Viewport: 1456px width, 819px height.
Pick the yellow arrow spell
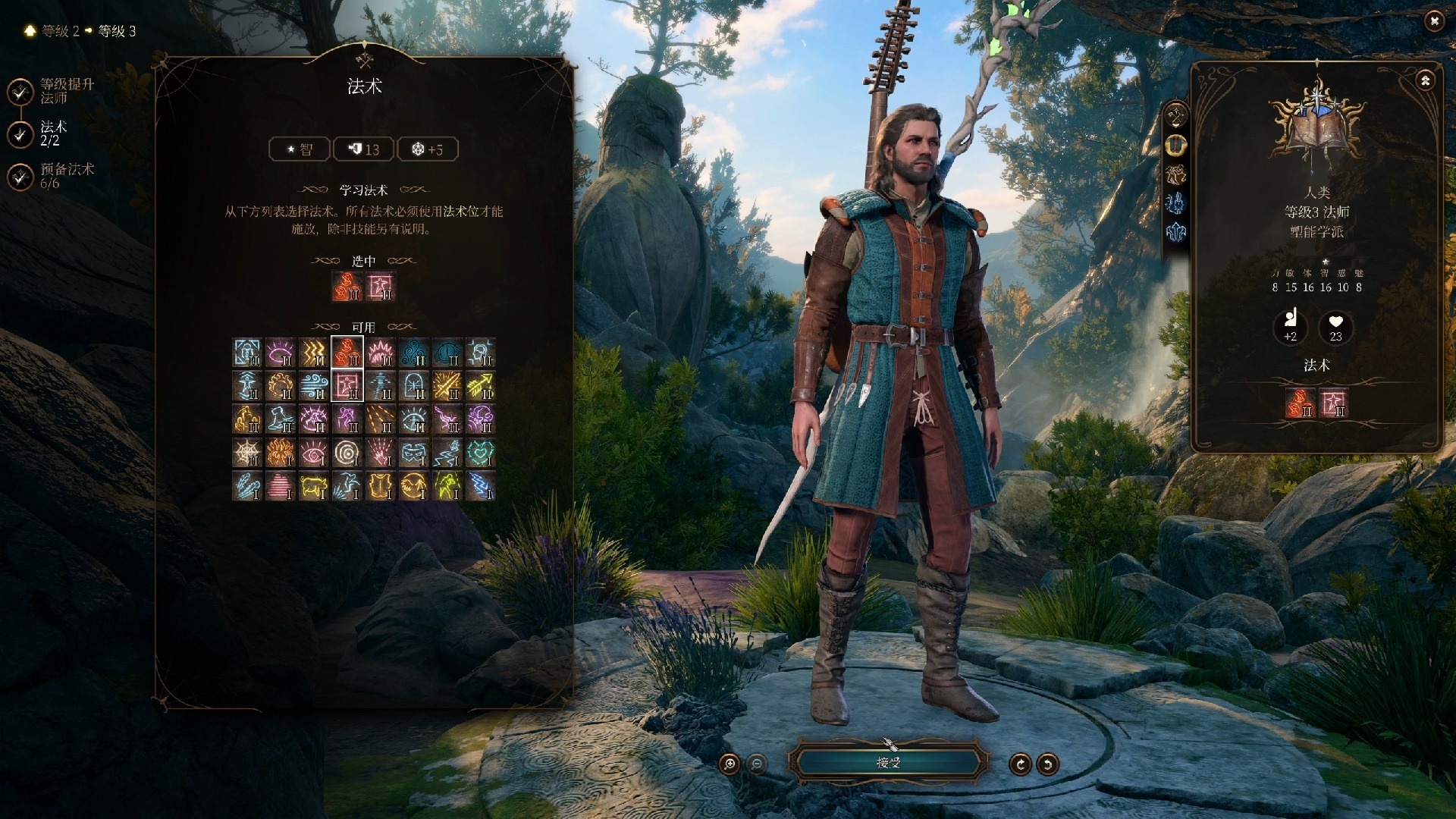(x=480, y=386)
